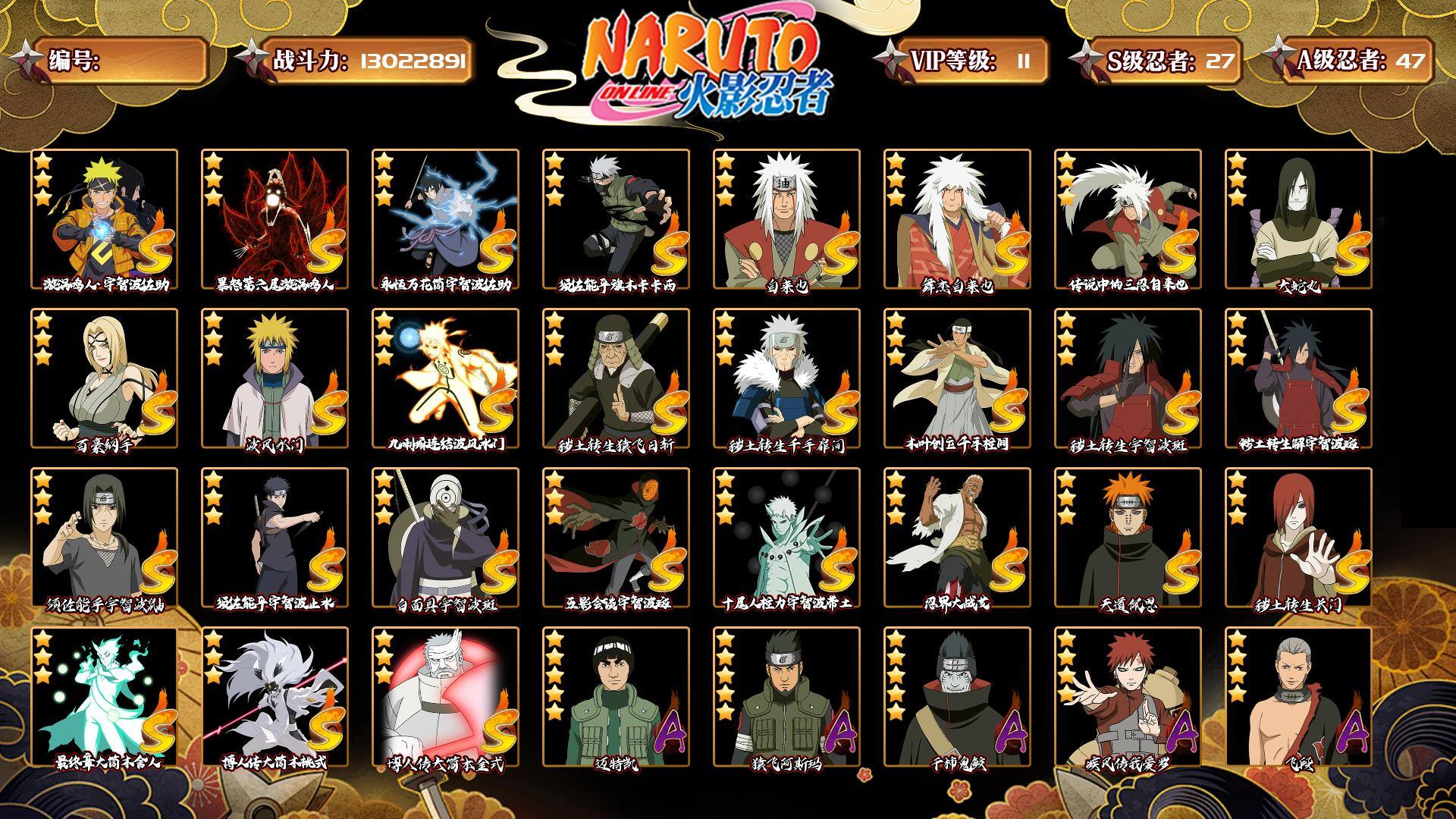Select the Hidan (飞段) A-rank card
The width and height of the screenshot is (1456, 819).
[x=1298, y=697]
